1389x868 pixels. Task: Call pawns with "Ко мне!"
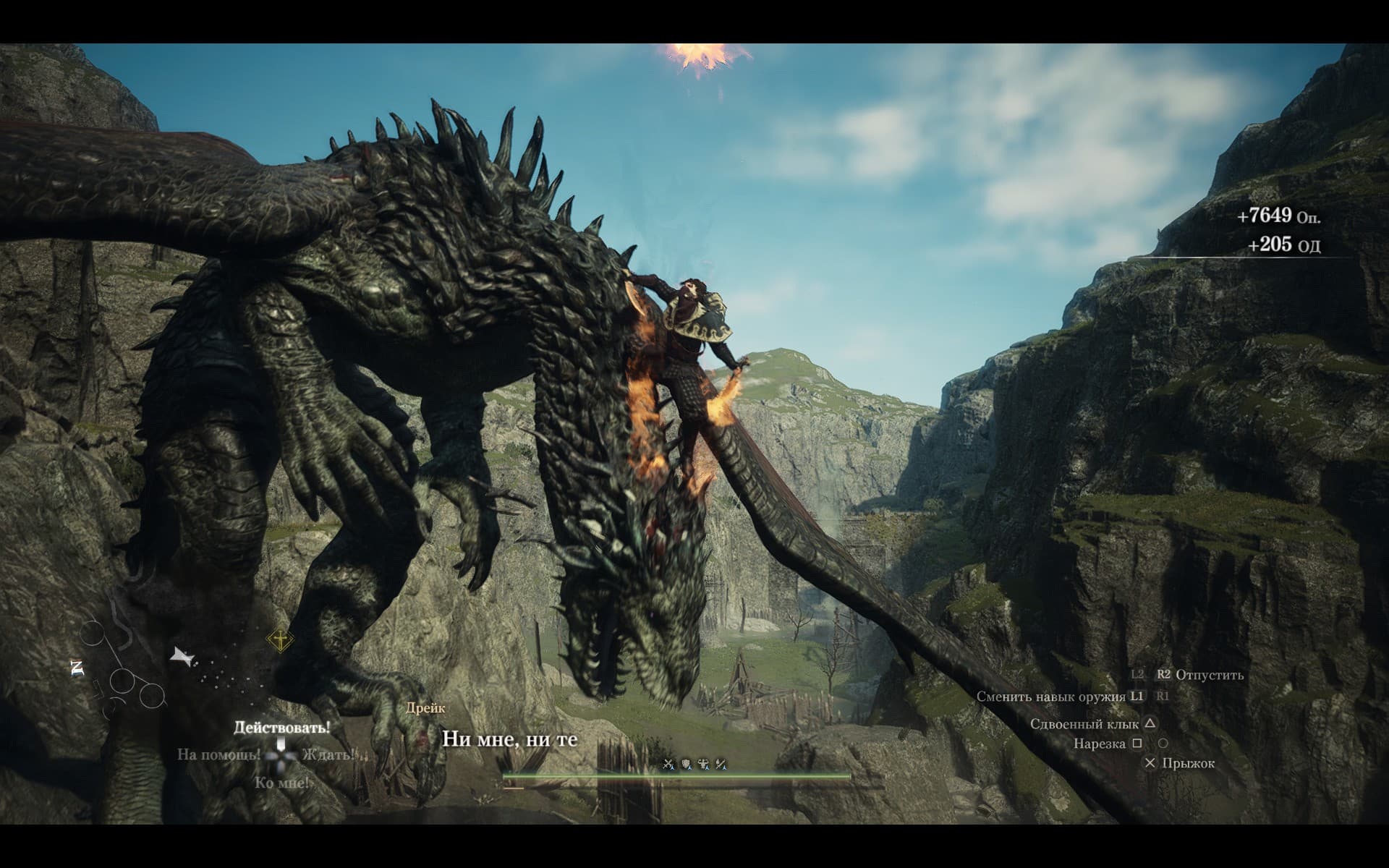click(281, 783)
